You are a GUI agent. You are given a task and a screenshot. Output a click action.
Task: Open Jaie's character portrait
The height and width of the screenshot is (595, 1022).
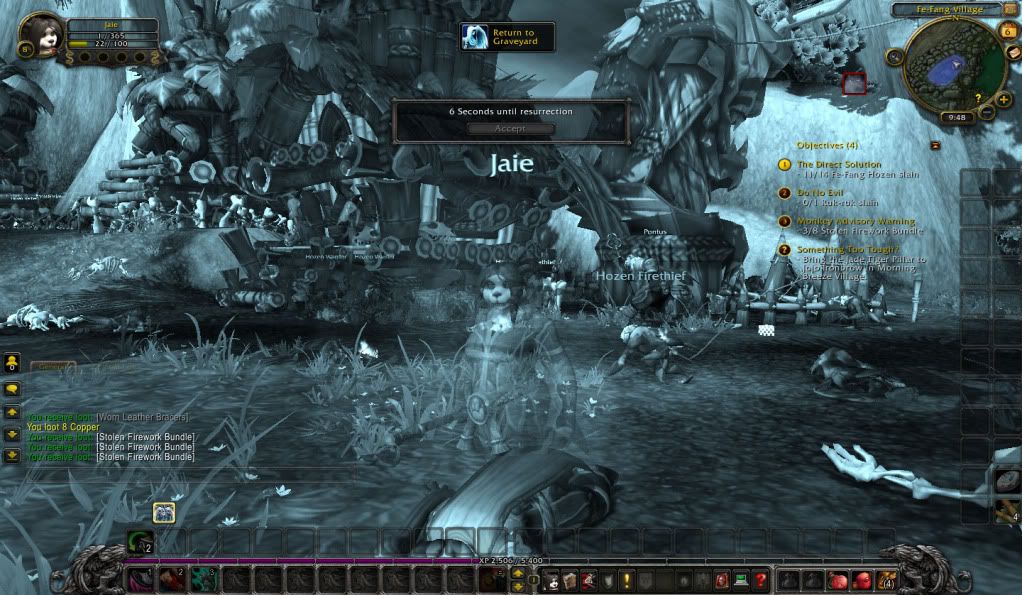pyautogui.click(x=42, y=32)
